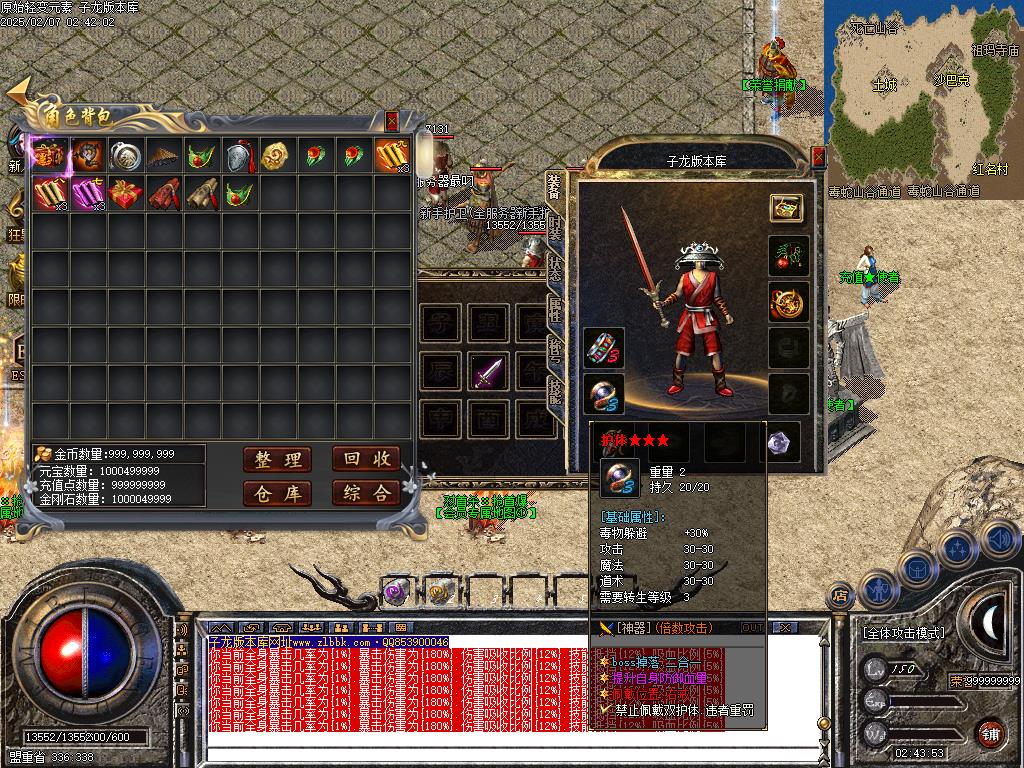Click the treasure chest icon in equipment panel

point(788,208)
